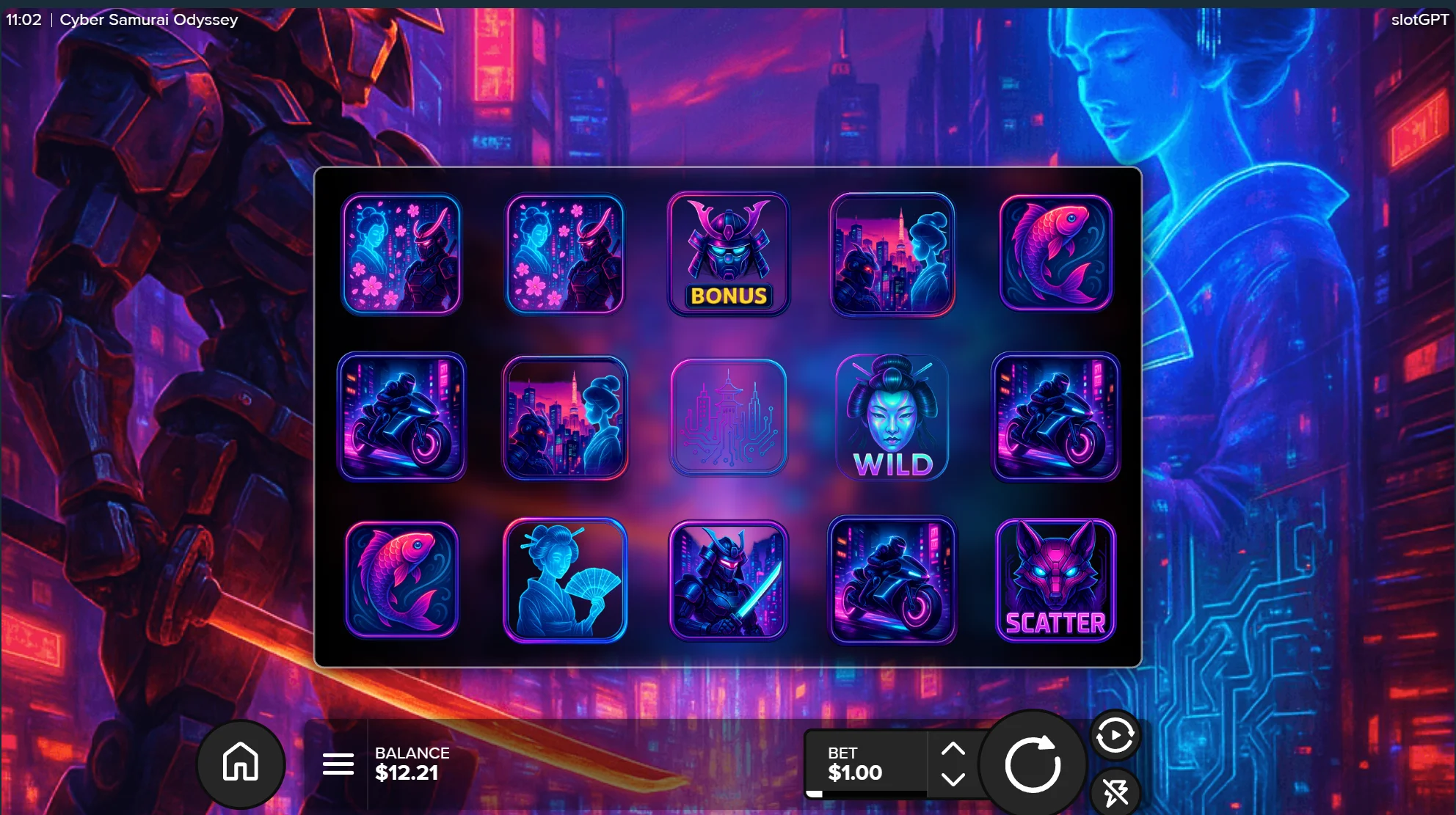This screenshot has height=815, width=1456.
Task: Open bet options by clicking the $1.00 amount
Action: [x=855, y=772]
